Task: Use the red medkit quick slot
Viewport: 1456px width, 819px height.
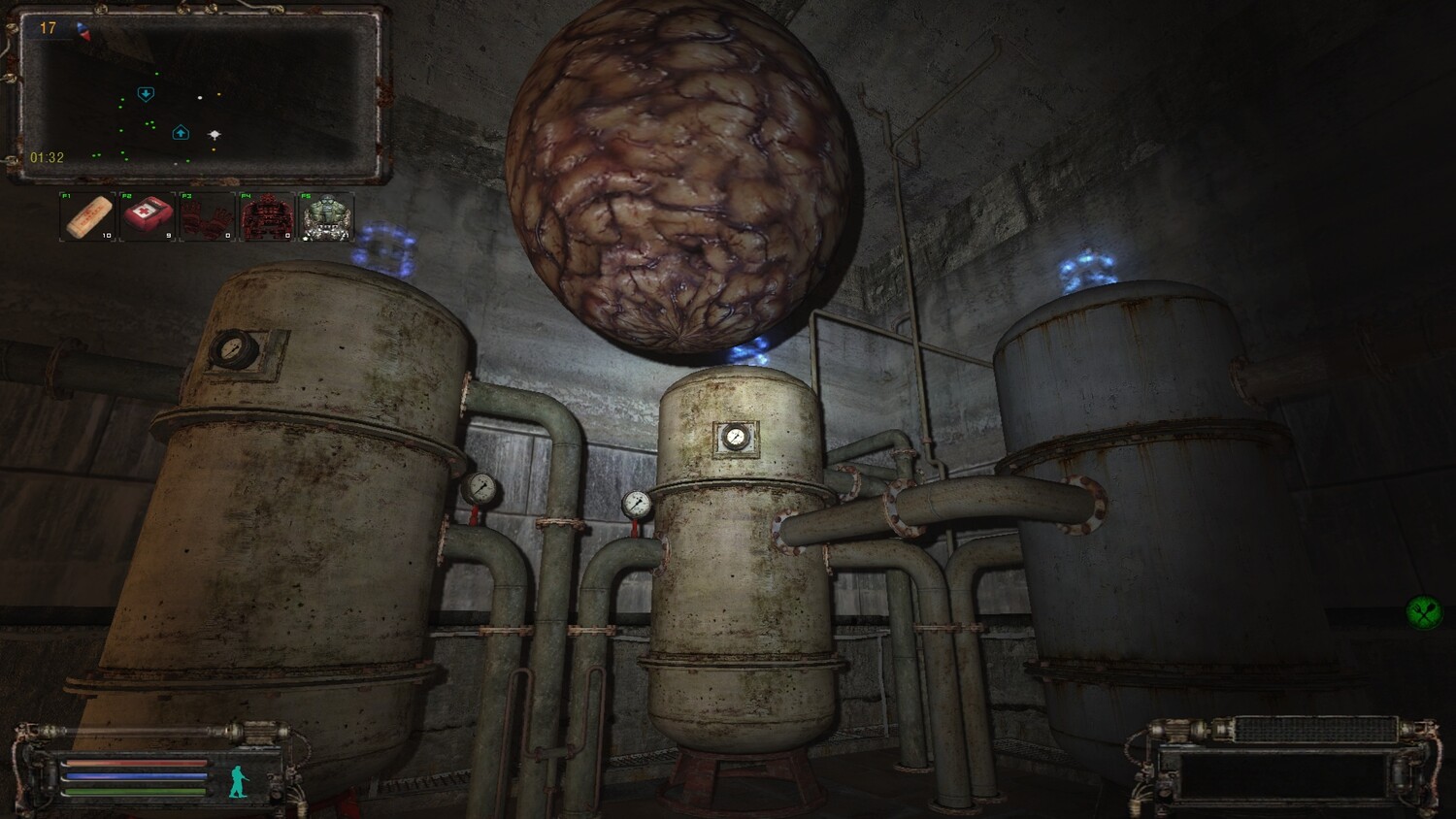Action: click(147, 216)
